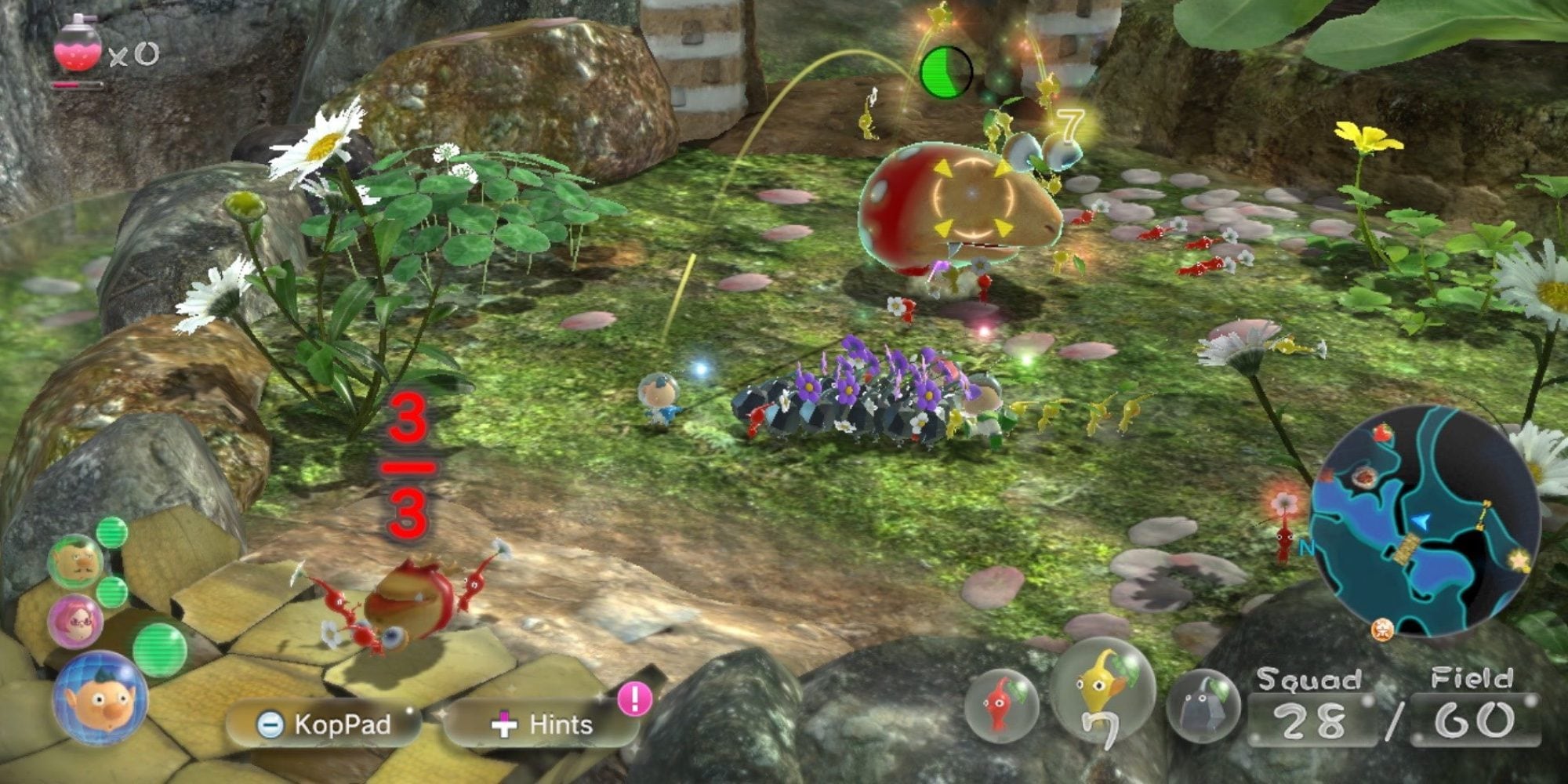Click the pink exclamation hint alert
1568x784 pixels.
634,698
